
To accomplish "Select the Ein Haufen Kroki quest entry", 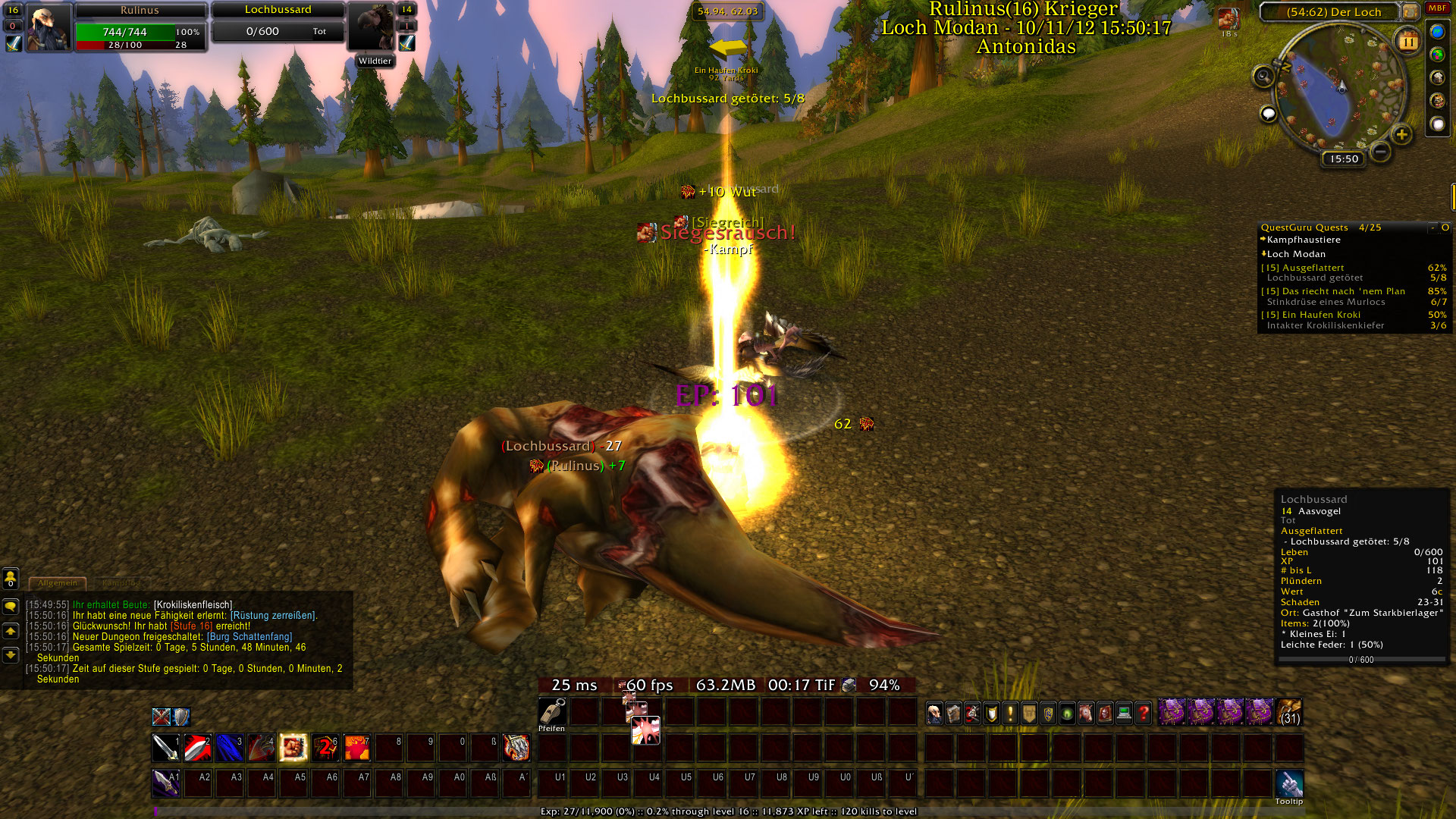I will tap(1321, 315).
